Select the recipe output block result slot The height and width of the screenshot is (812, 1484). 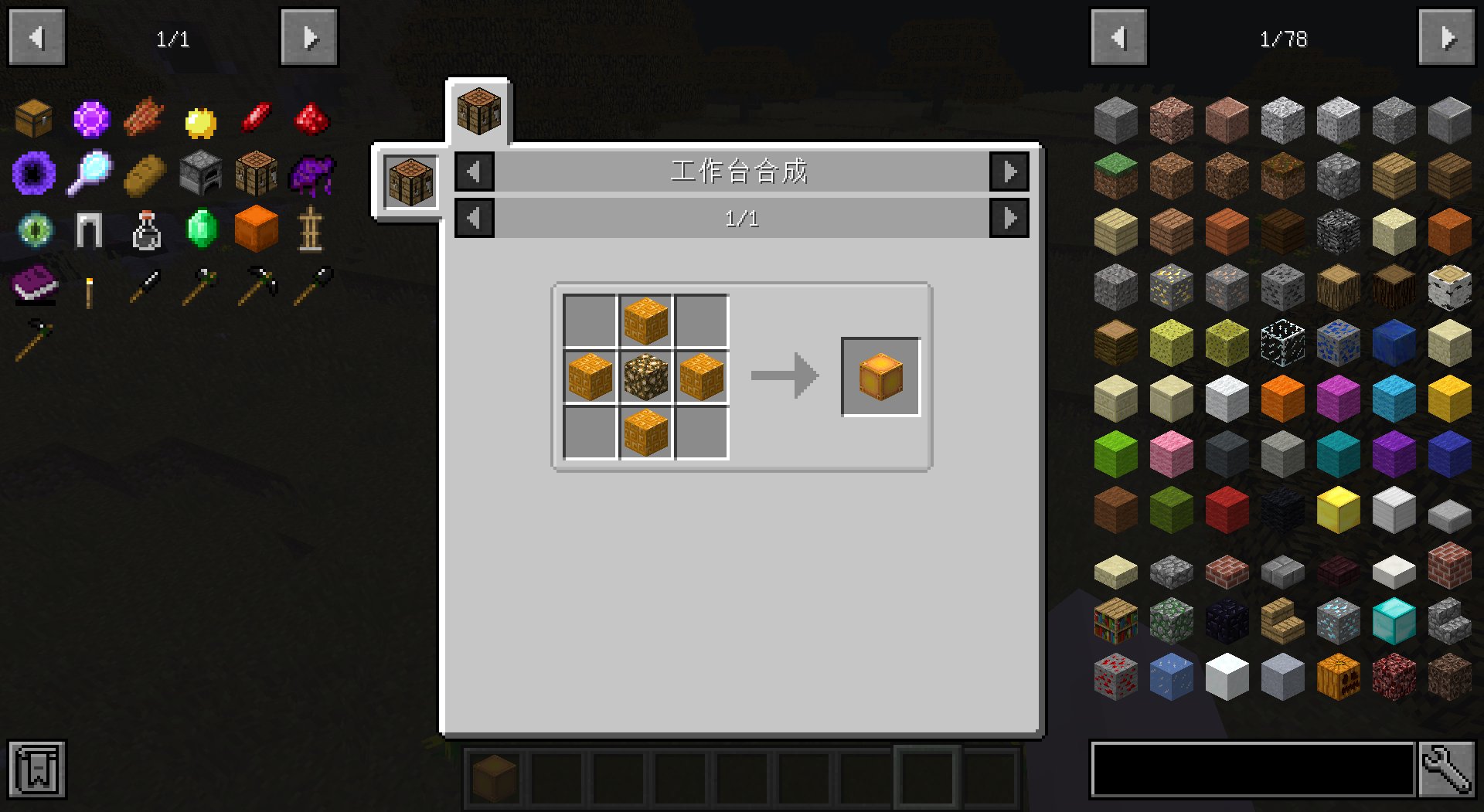tap(880, 377)
